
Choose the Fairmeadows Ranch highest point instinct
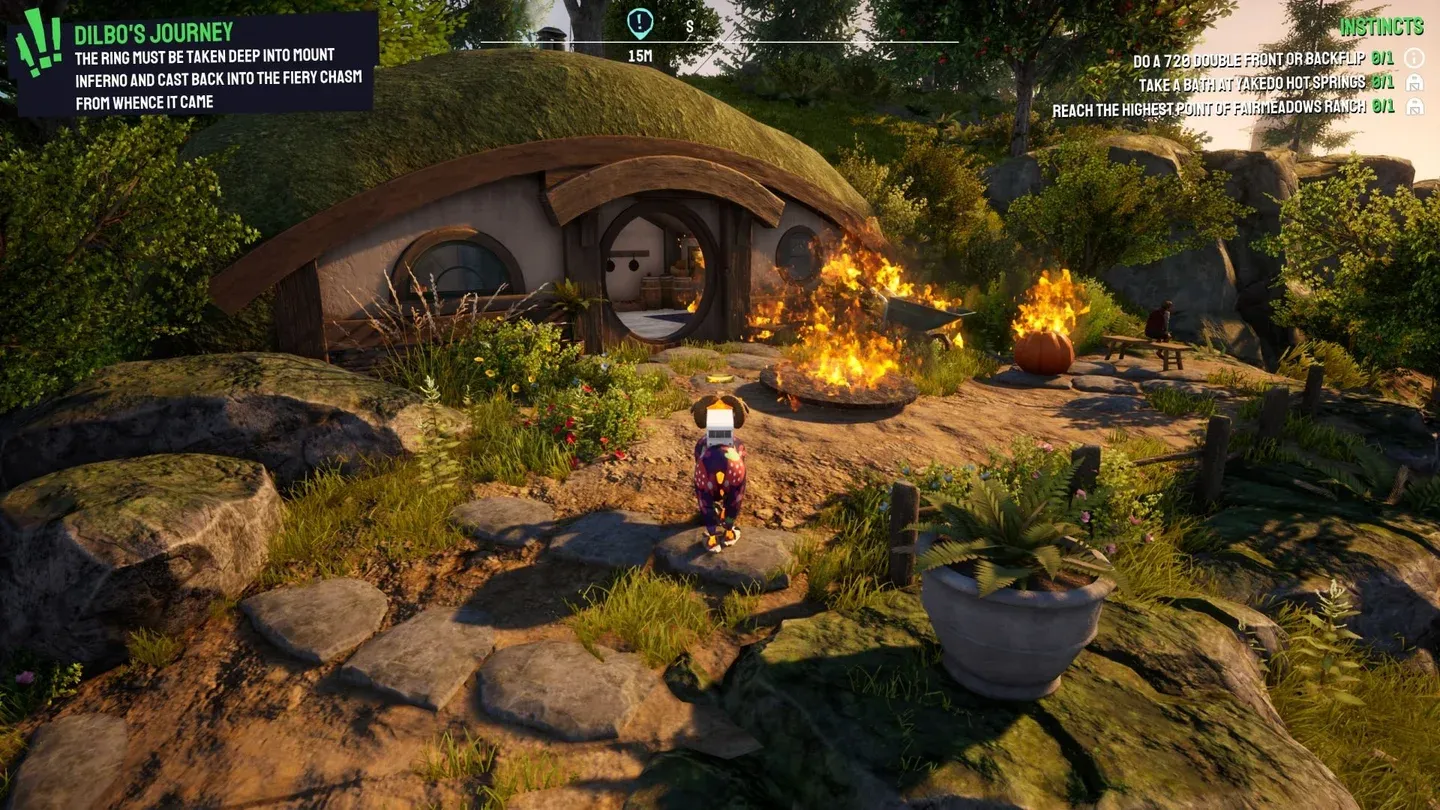coord(1210,107)
